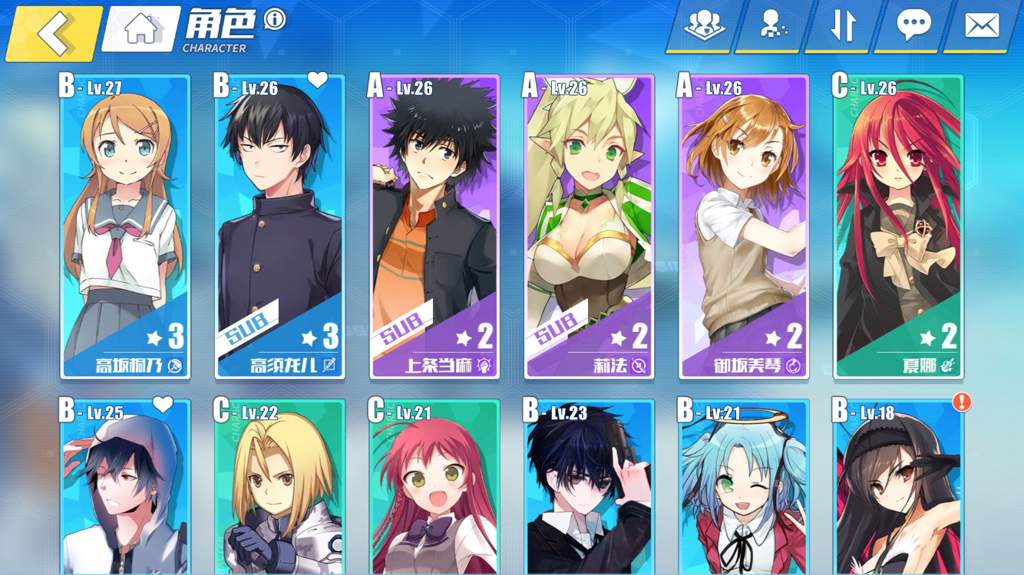
Task: Open the team formation icon in top bar
Action: pyautogui.click(x=704, y=25)
